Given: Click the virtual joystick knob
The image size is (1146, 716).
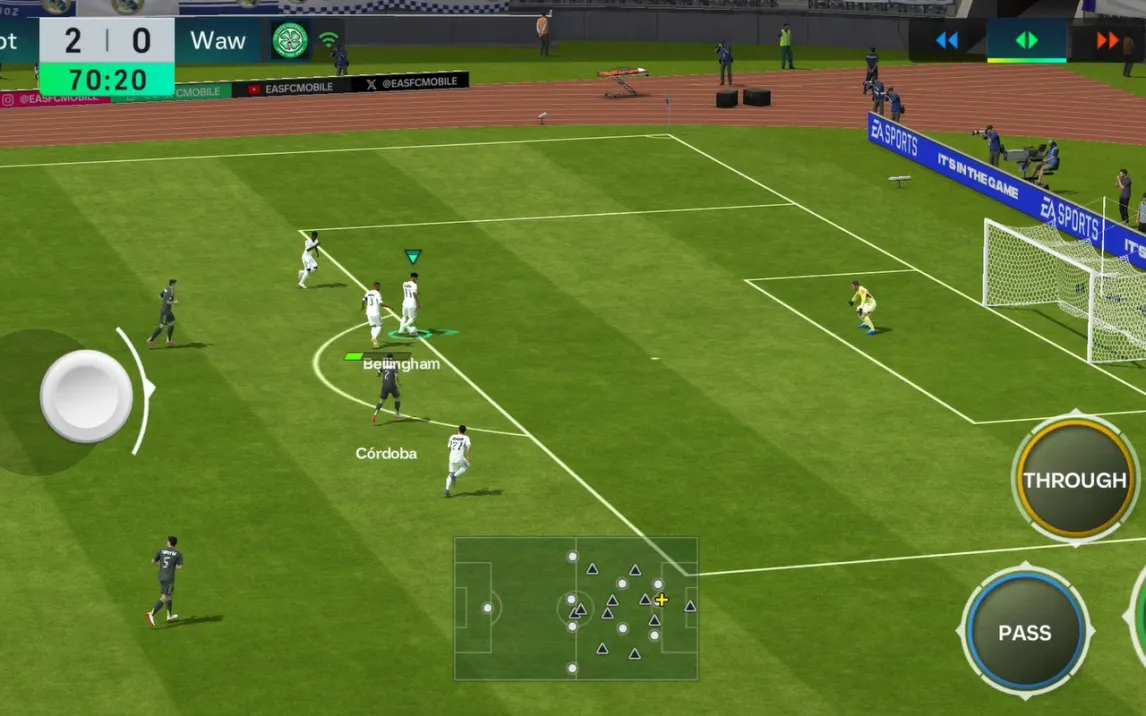Looking at the screenshot, I should click(x=86, y=396).
